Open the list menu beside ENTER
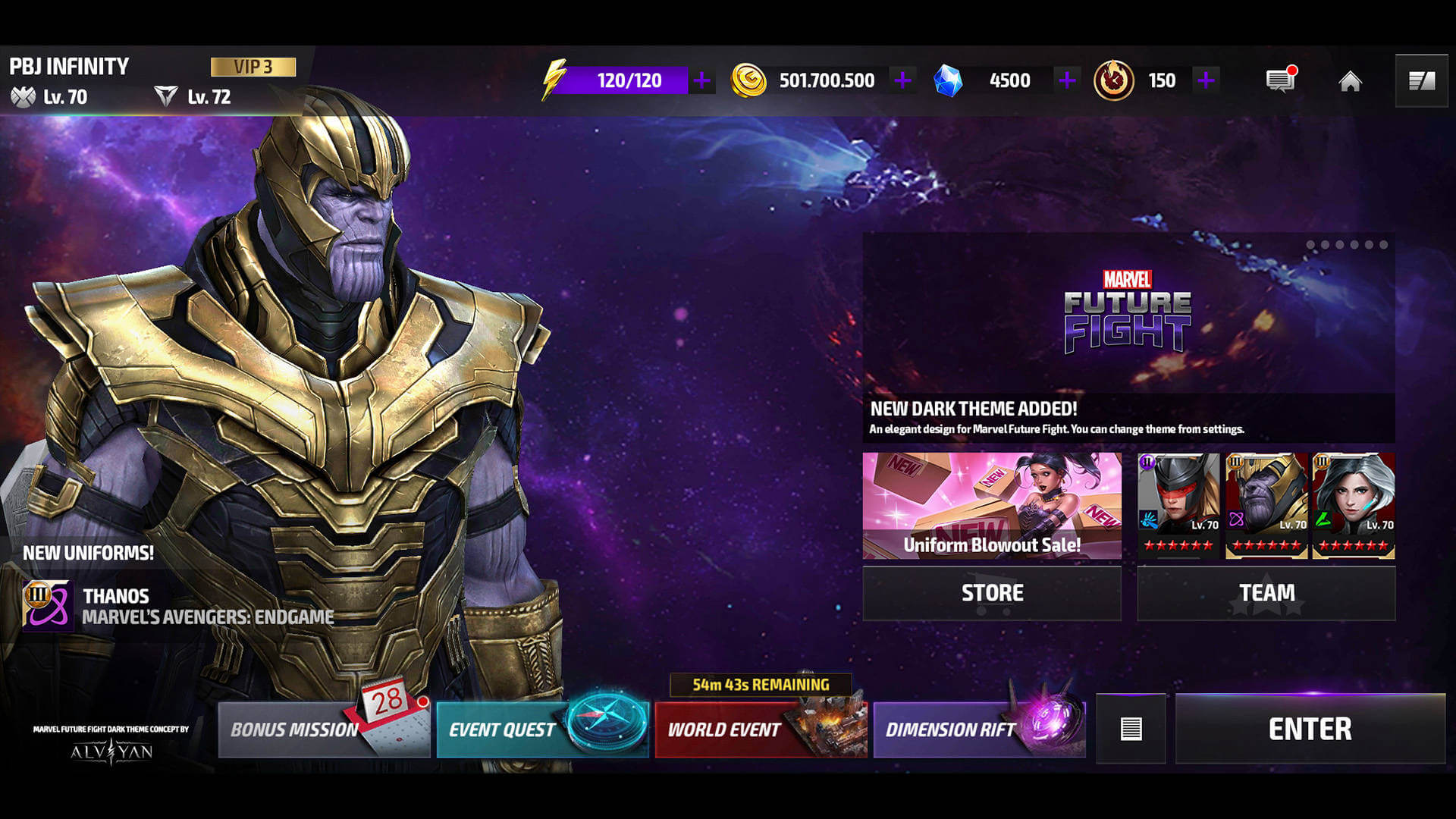Viewport: 1456px width, 819px height. tap(1131, 729)
